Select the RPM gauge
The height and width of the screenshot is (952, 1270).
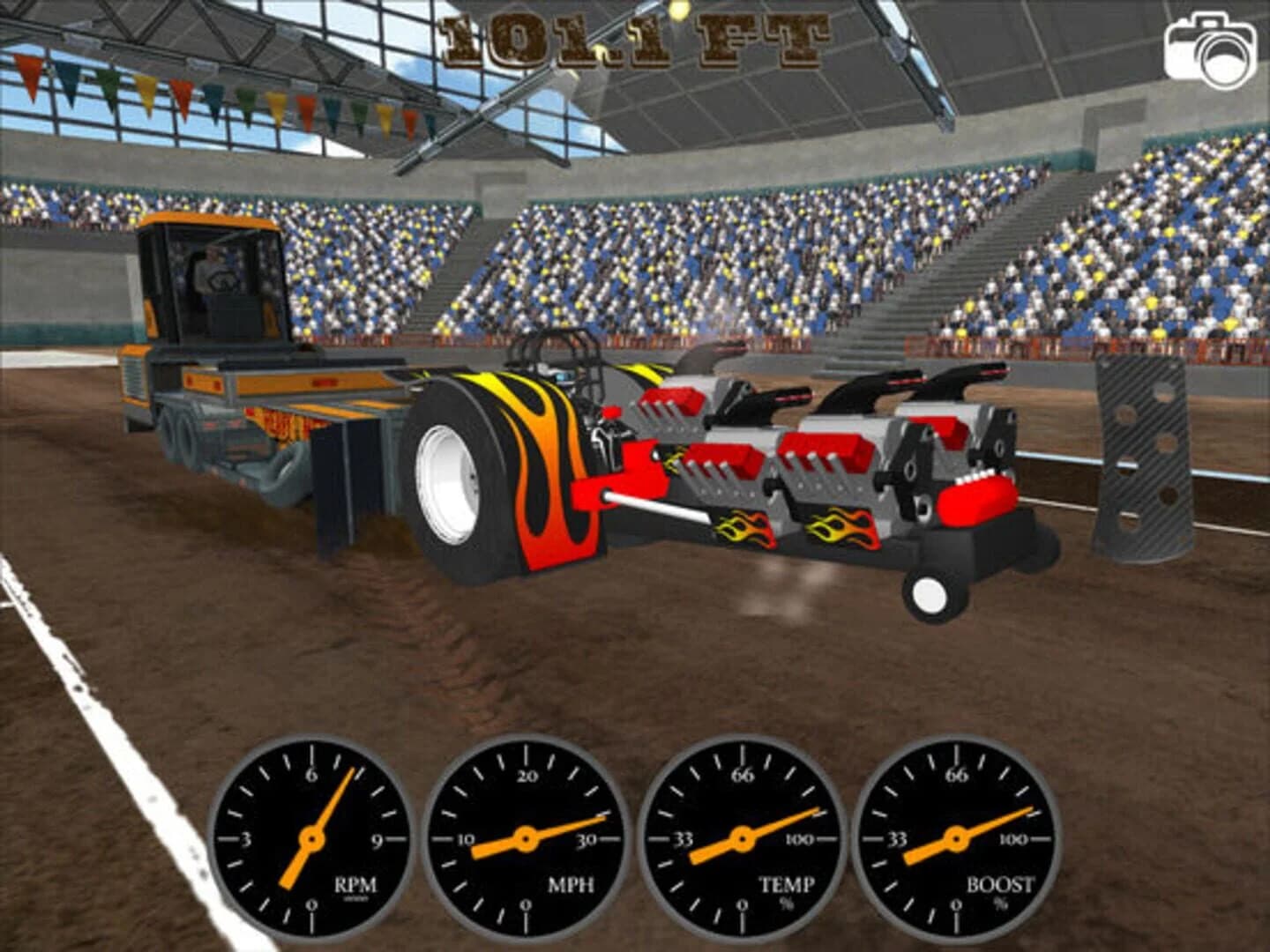coord(311,837)
